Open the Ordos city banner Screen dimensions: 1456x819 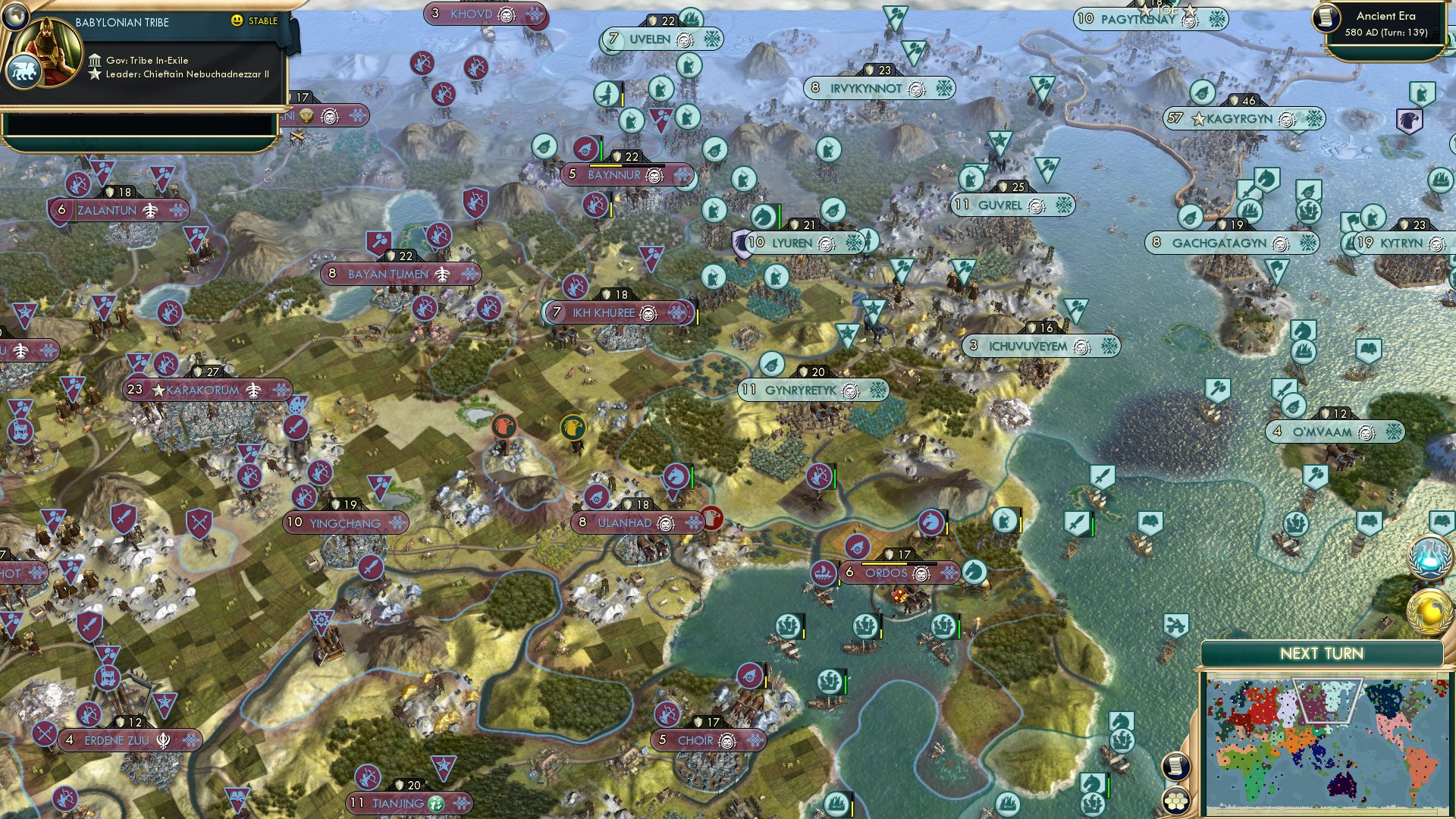pyautogui.click(x=888, y=573)
